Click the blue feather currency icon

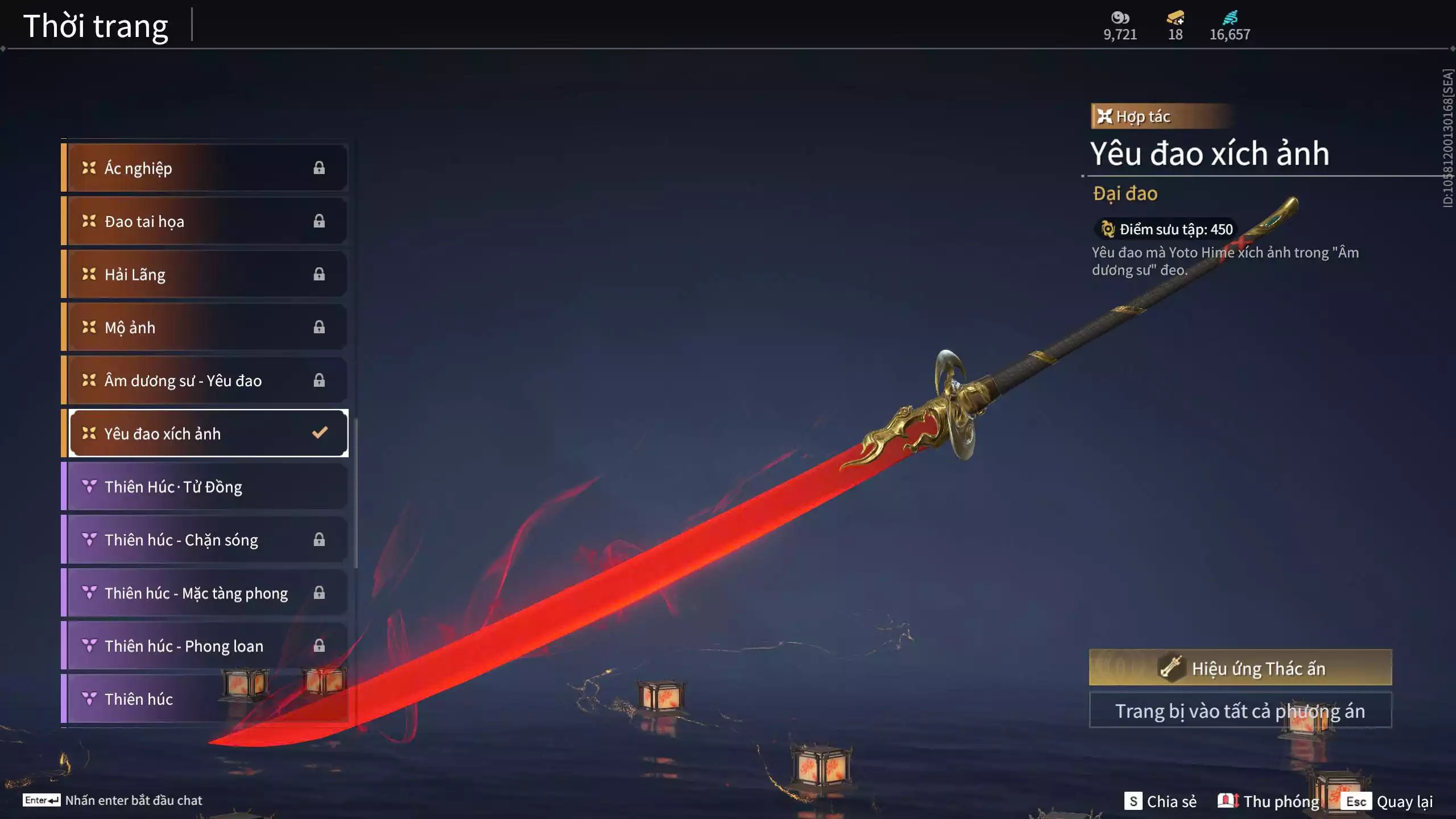[1230, 18]
